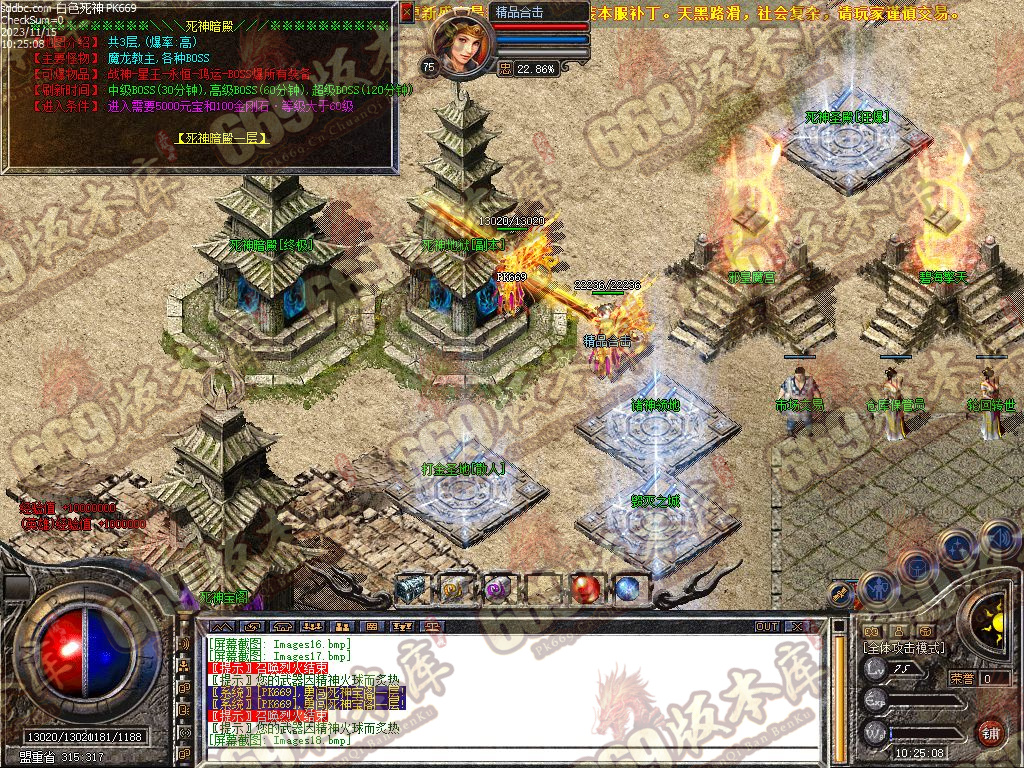Use the purple scroll in the belt bar
The height and width of the screenshot is (768, 1024).
[x=497, y=589]
